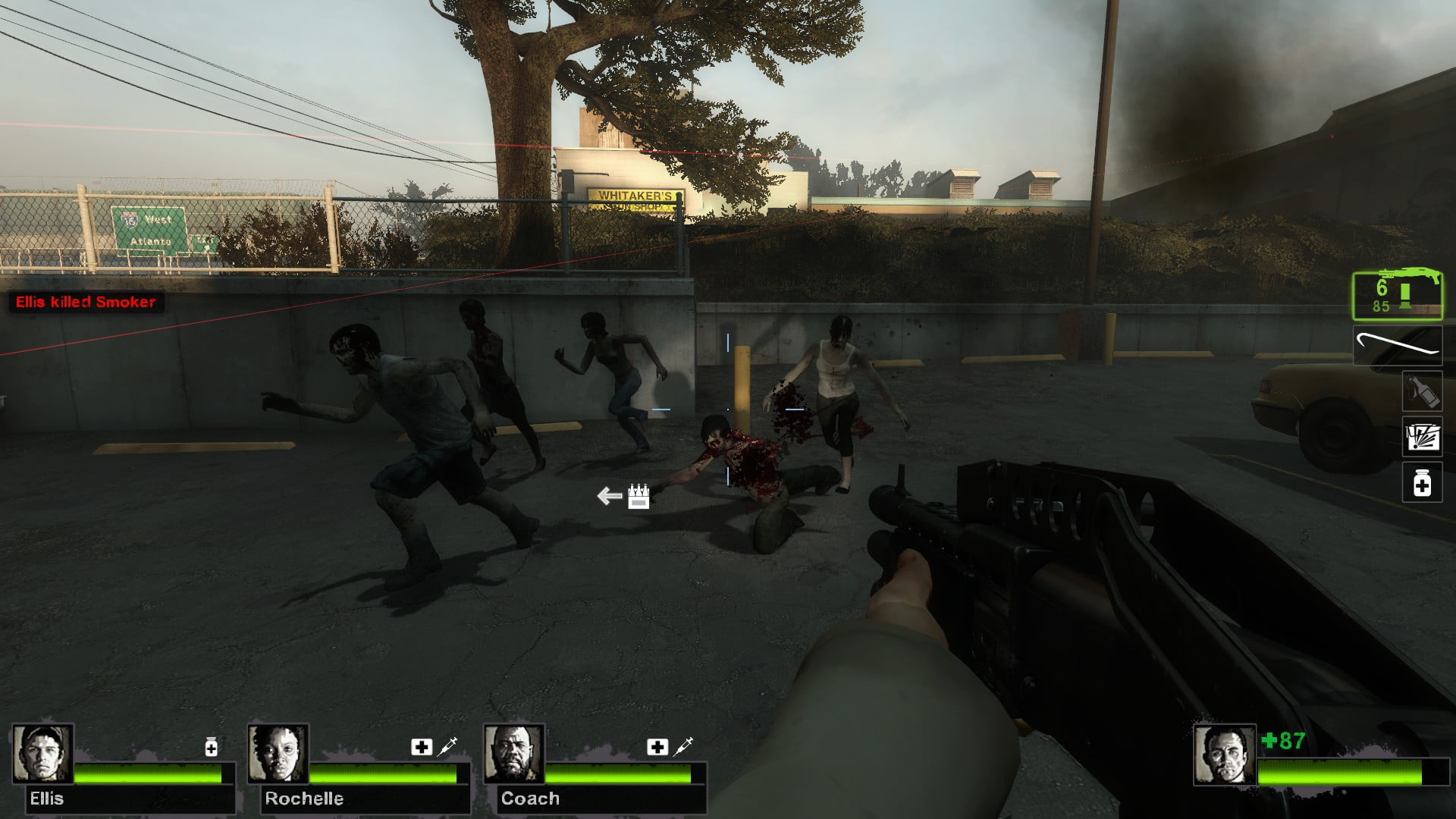The width and height of the screenshot is (1456, 819).
Task: Click Coach's adrenaline syringe icon
Action: click(x=684, y=746)
